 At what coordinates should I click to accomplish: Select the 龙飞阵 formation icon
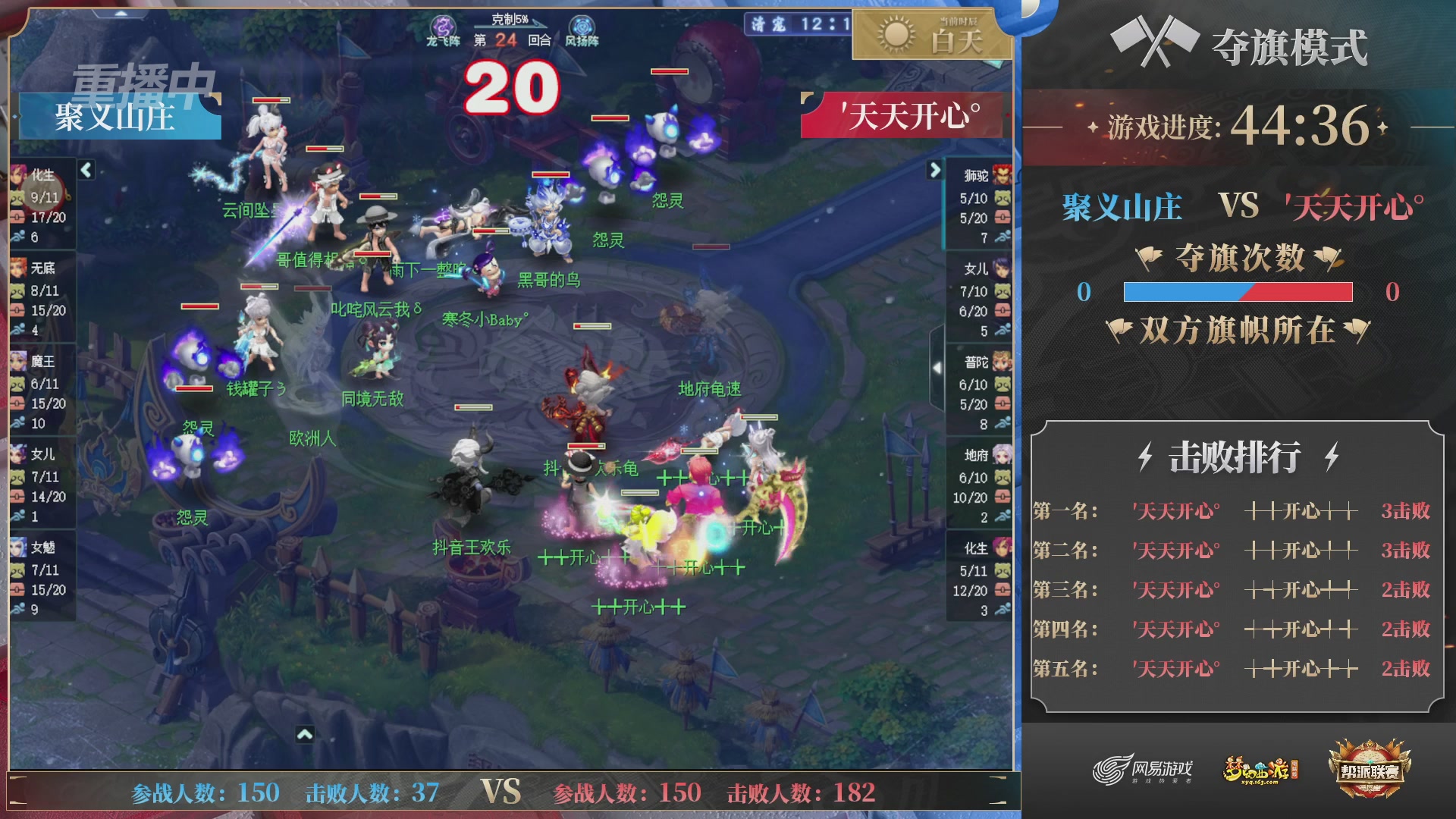[x=442, y=25]
